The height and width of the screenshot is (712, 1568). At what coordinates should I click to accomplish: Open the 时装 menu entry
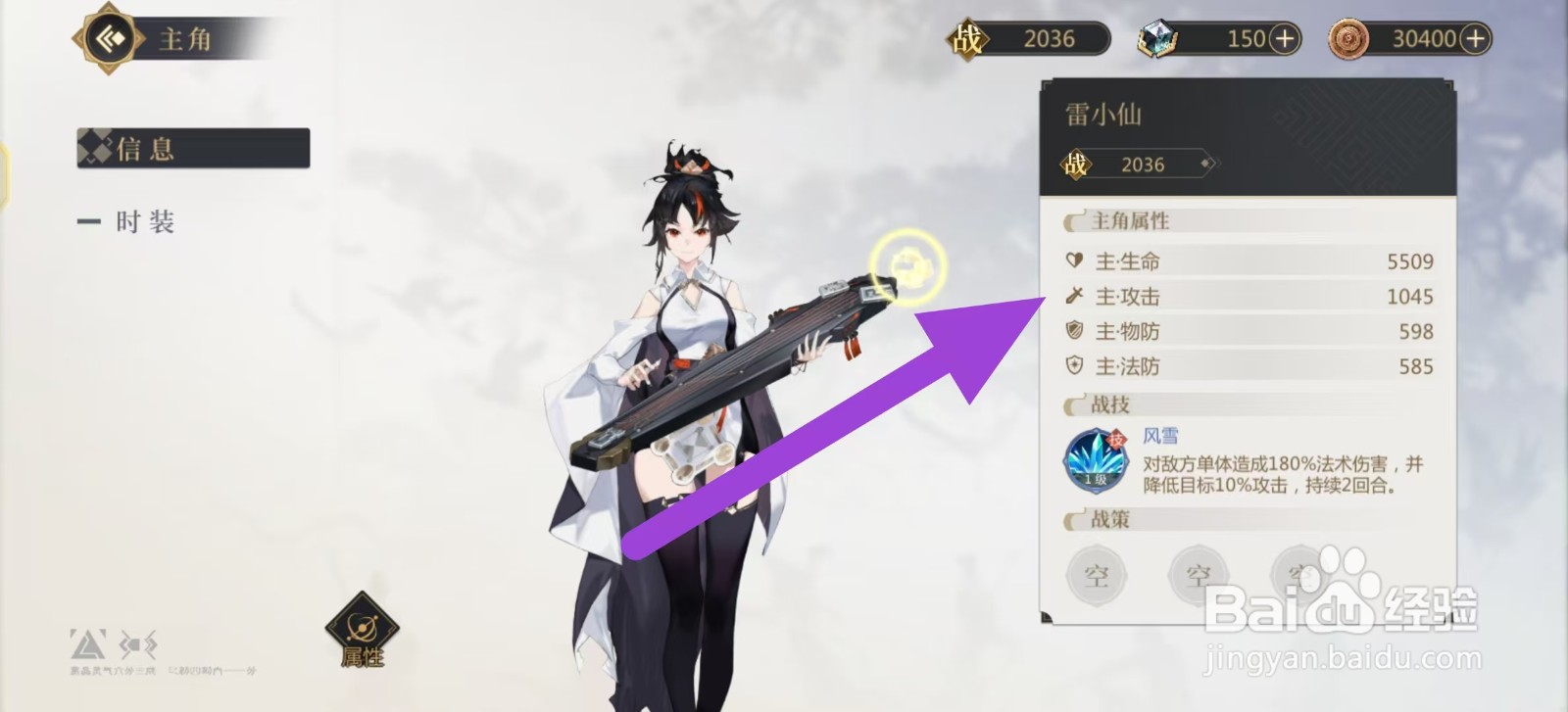pyautogui.click(x=142, y=221)
